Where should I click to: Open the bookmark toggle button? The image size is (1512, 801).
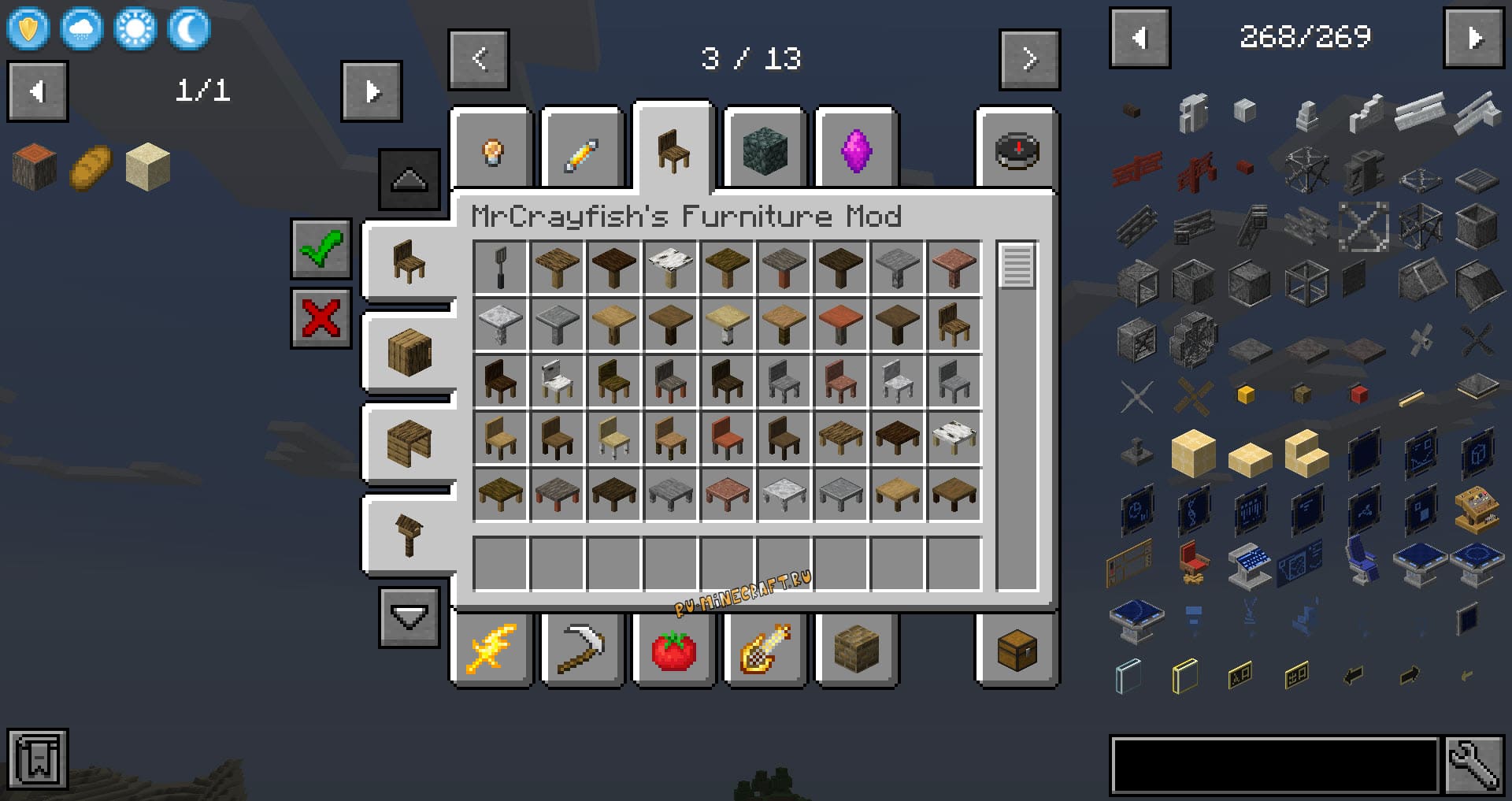38,759
